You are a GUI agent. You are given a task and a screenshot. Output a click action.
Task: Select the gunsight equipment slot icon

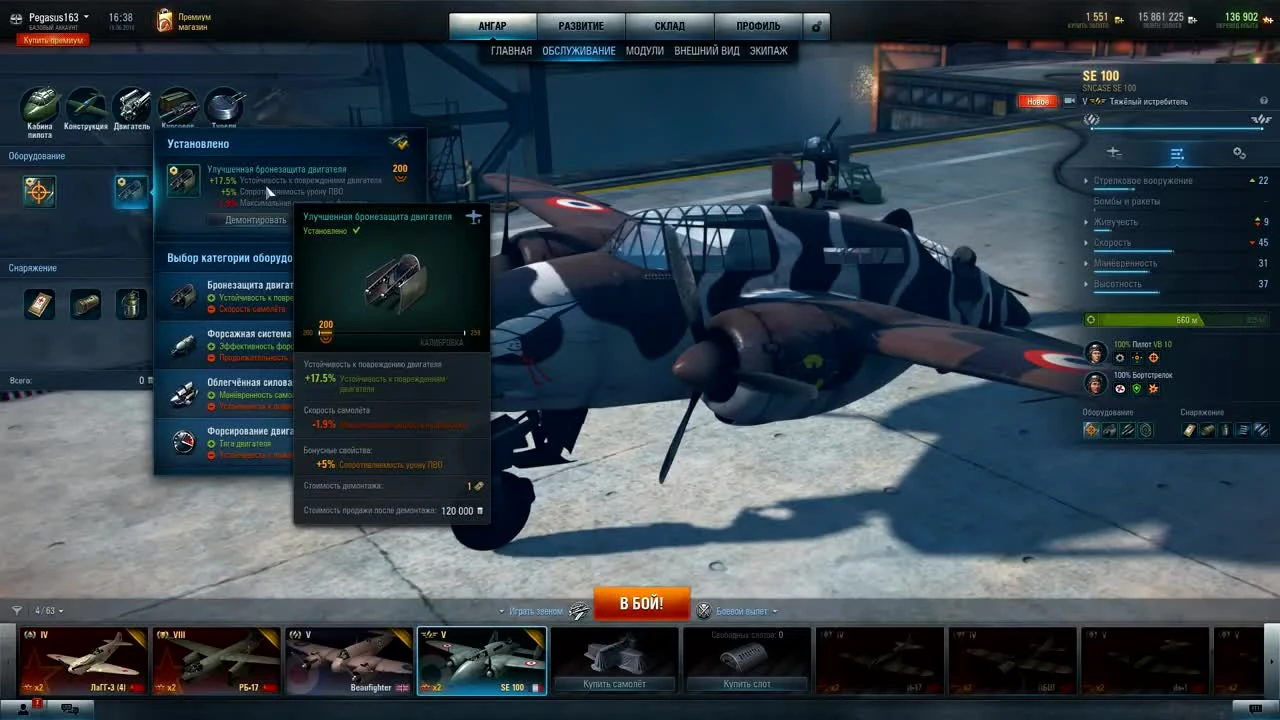point(39,191)
